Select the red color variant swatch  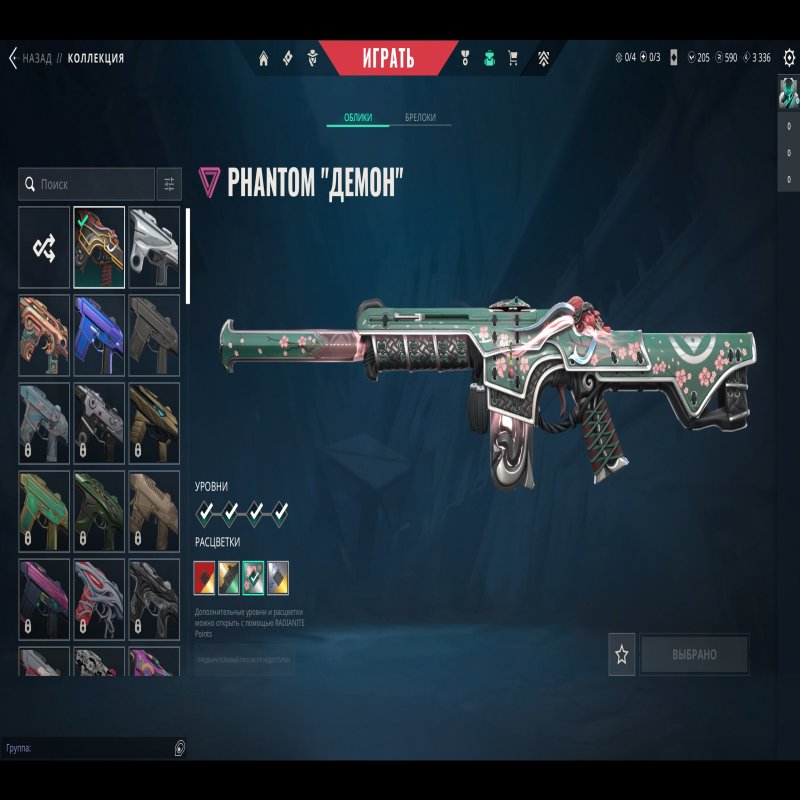pyautogui.click(x=205, y=574)
